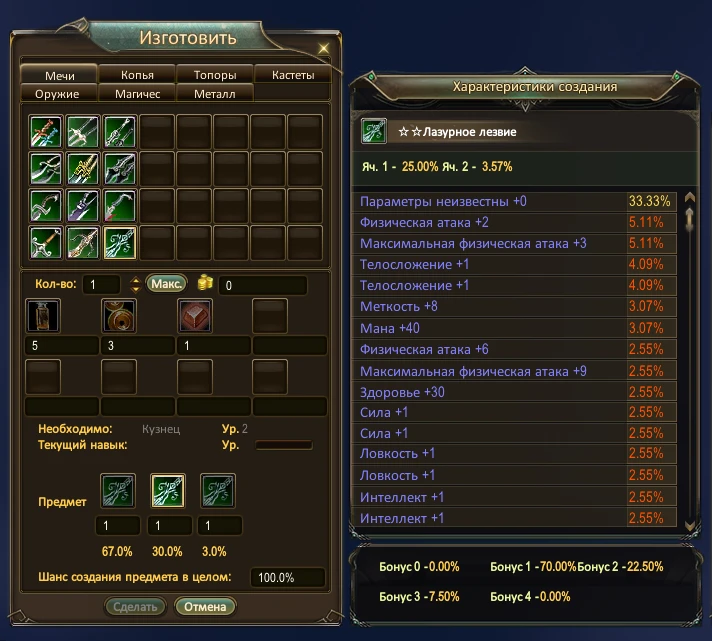Click the stat list scrollbar
712x641 pixels.
tap(688, 360)
